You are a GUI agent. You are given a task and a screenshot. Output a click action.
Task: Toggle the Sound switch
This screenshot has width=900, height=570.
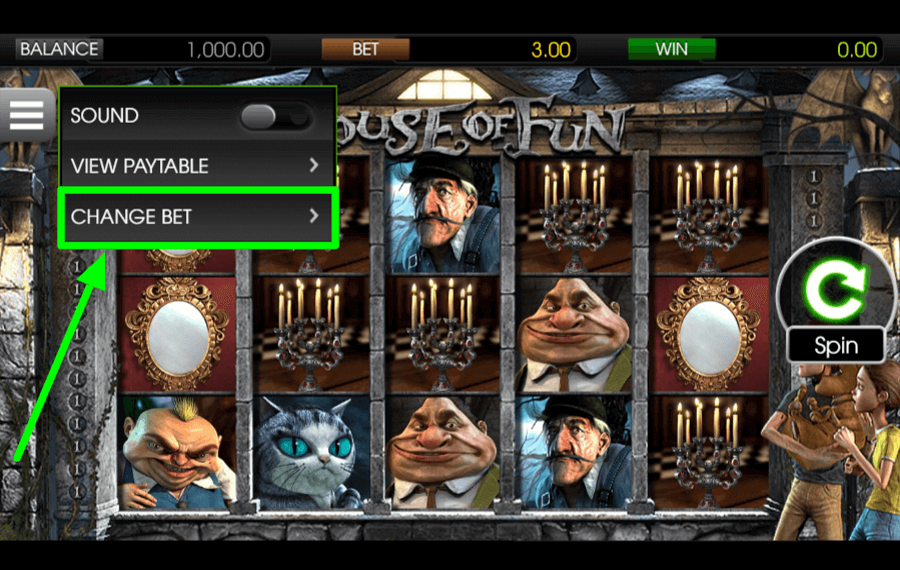pos(274,117)
